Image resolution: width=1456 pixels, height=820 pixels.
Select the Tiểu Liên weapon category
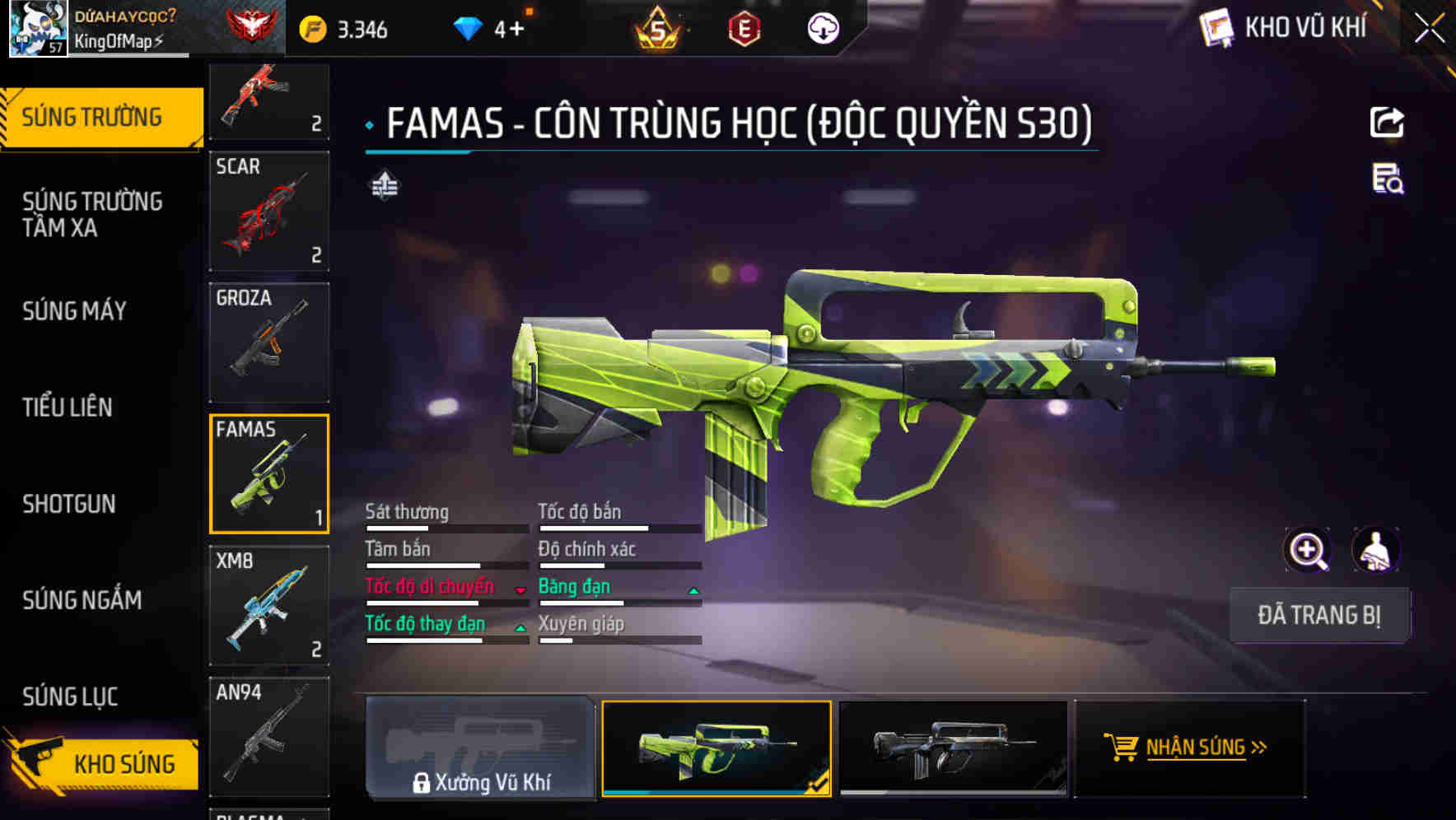click(68, 407)
